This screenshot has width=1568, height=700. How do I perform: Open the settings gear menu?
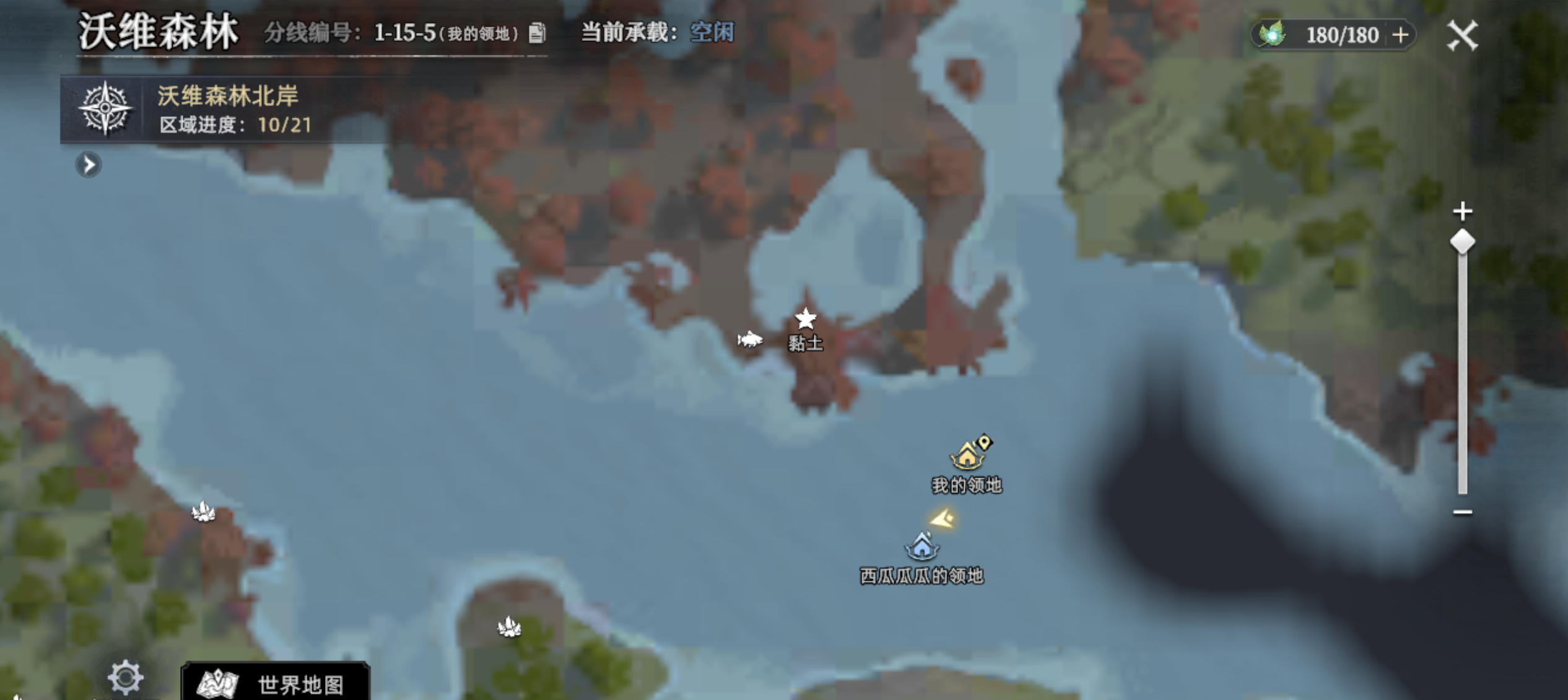point(126,678)
